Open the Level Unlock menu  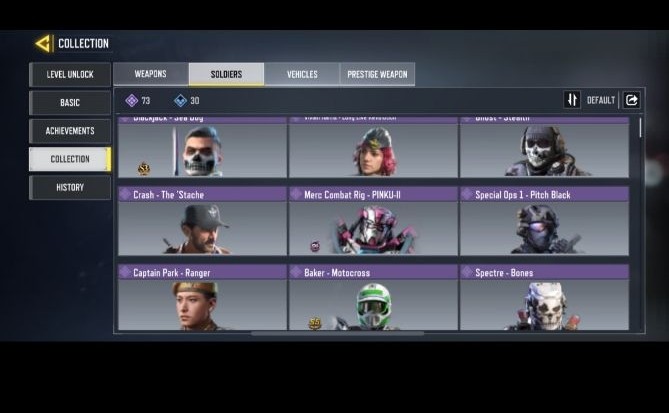[70, 75]
